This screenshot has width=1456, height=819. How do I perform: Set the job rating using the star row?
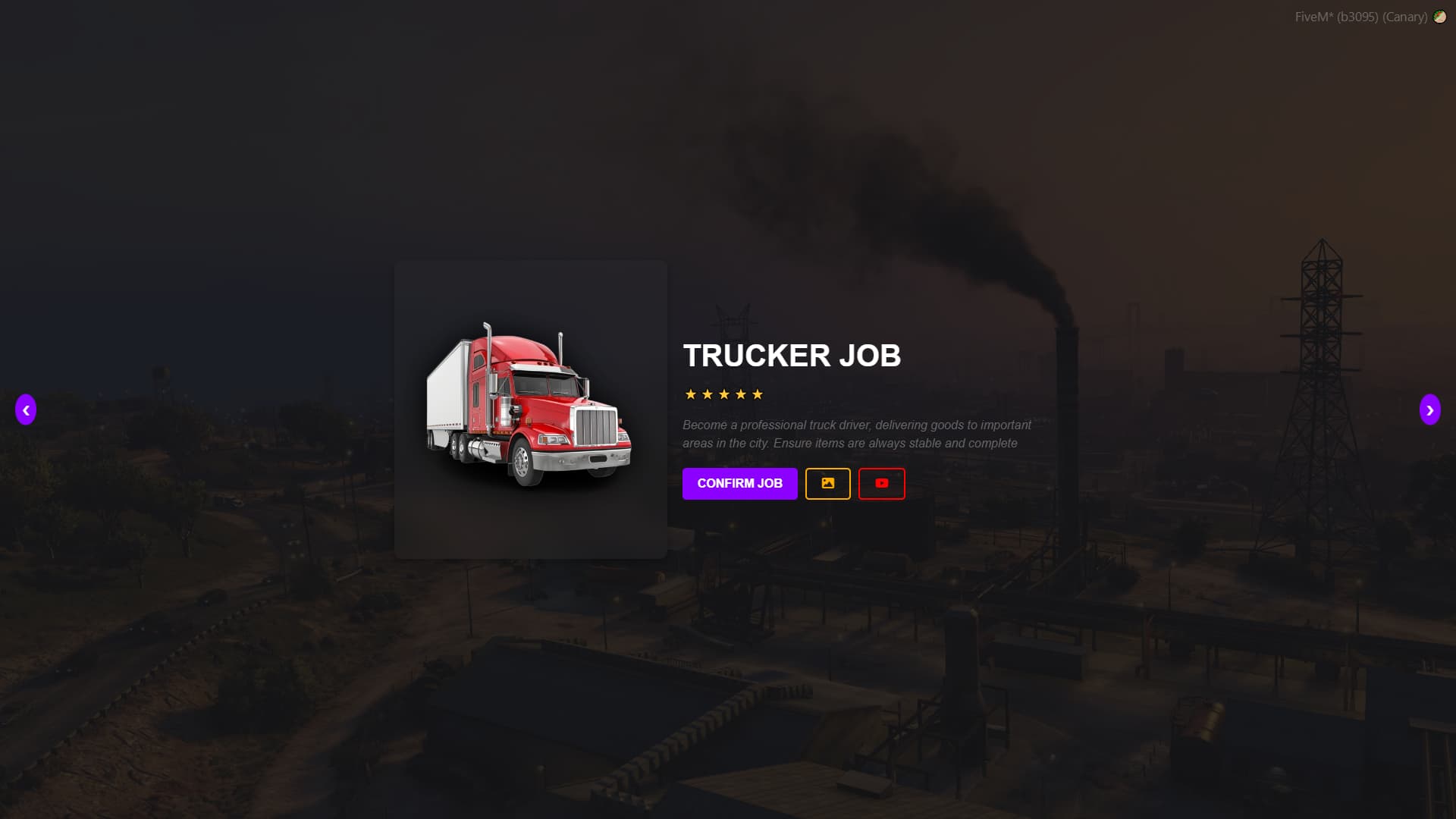[x=724, y=394]
